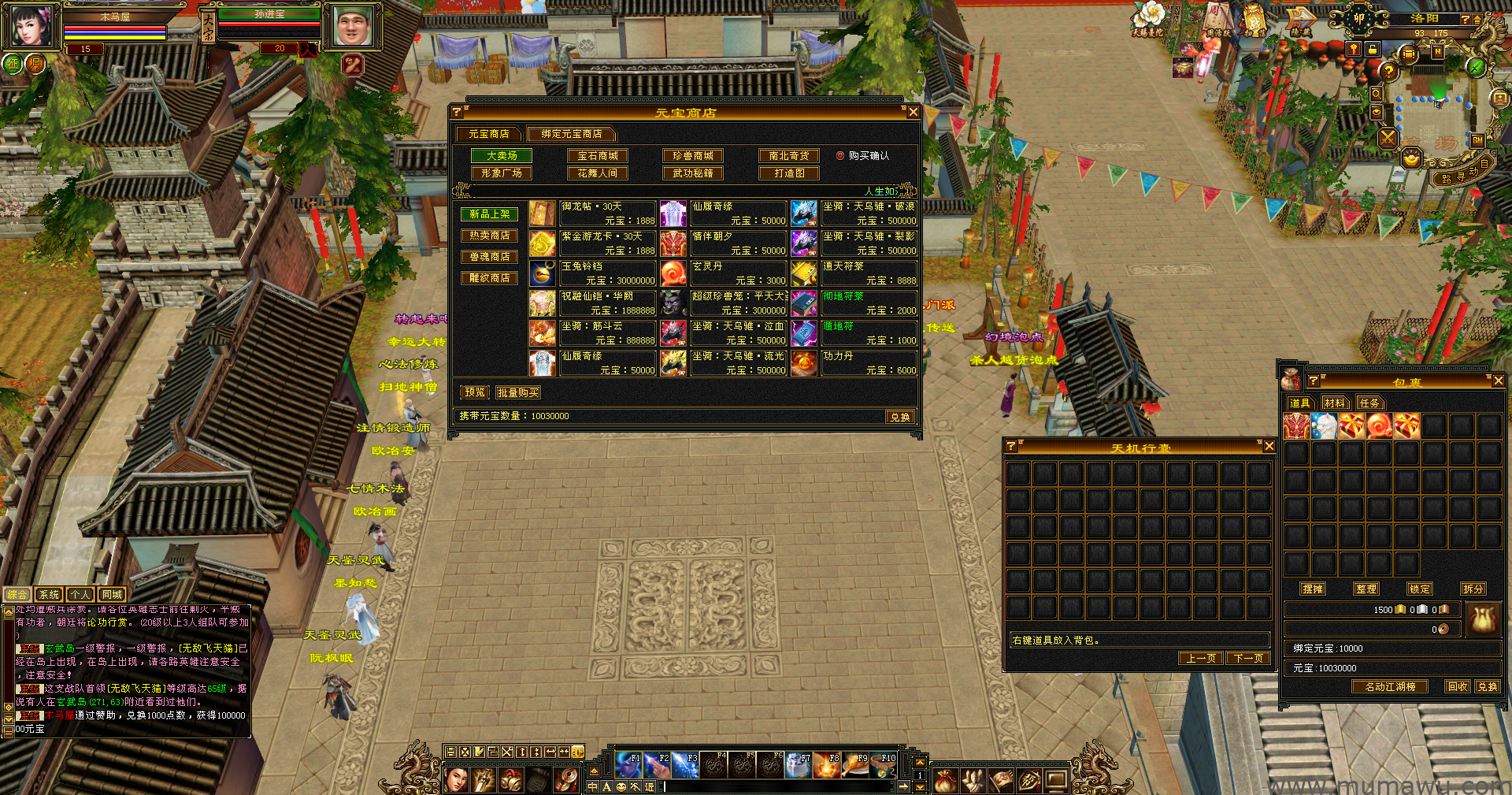Click the 批量购买 button

pyautogui.click(x=517, y=392)
